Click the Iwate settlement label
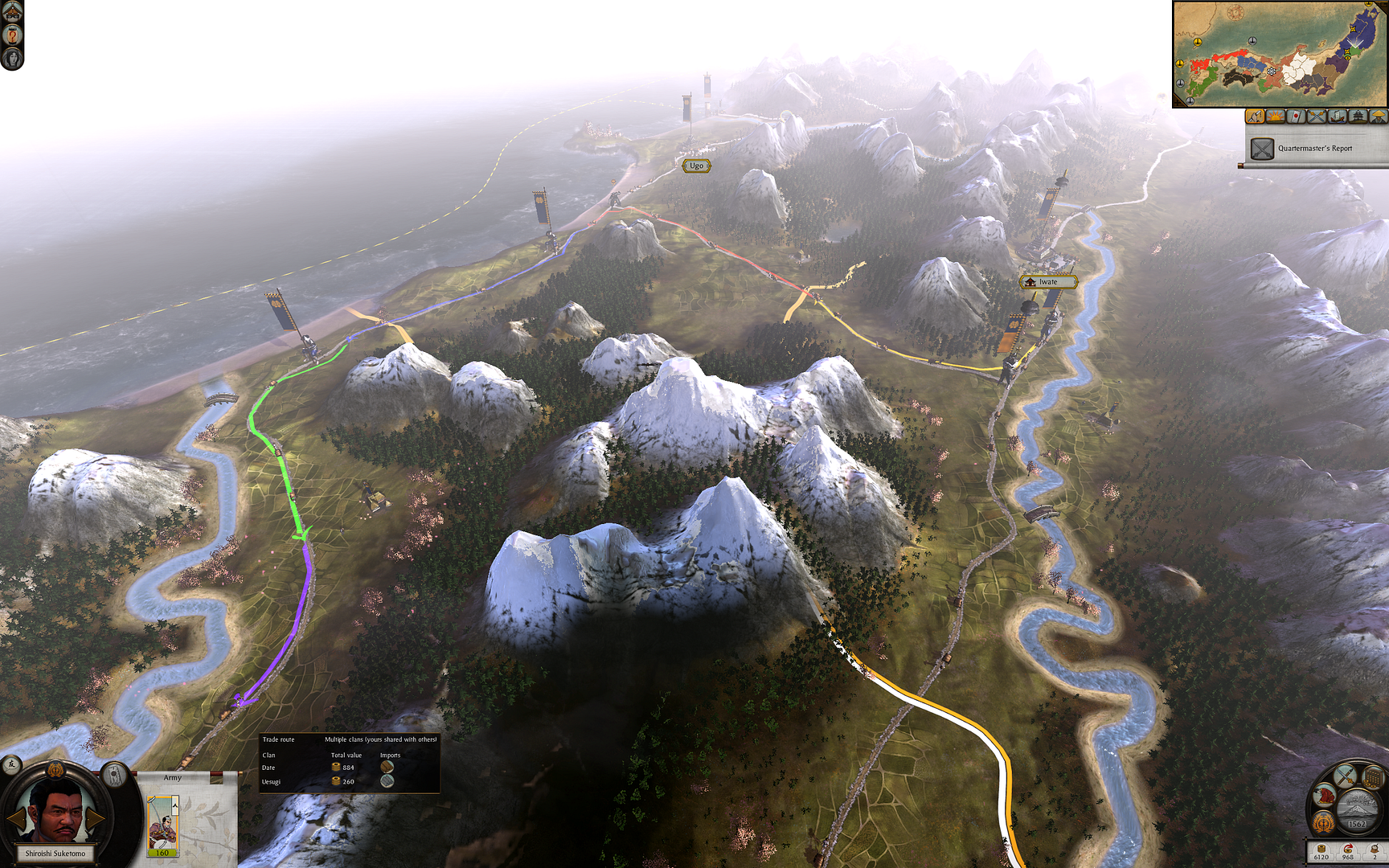This screenshot has width=1389, height=868. [x=1048, y=282]
